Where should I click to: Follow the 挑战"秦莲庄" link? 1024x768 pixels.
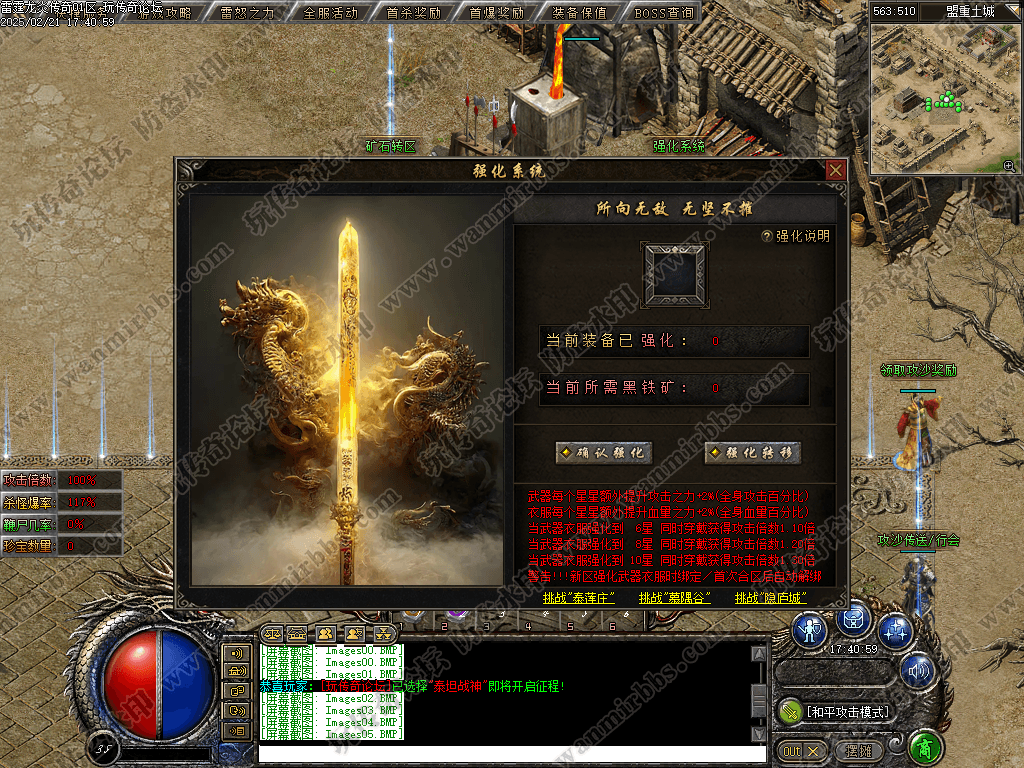coord(577,598)
